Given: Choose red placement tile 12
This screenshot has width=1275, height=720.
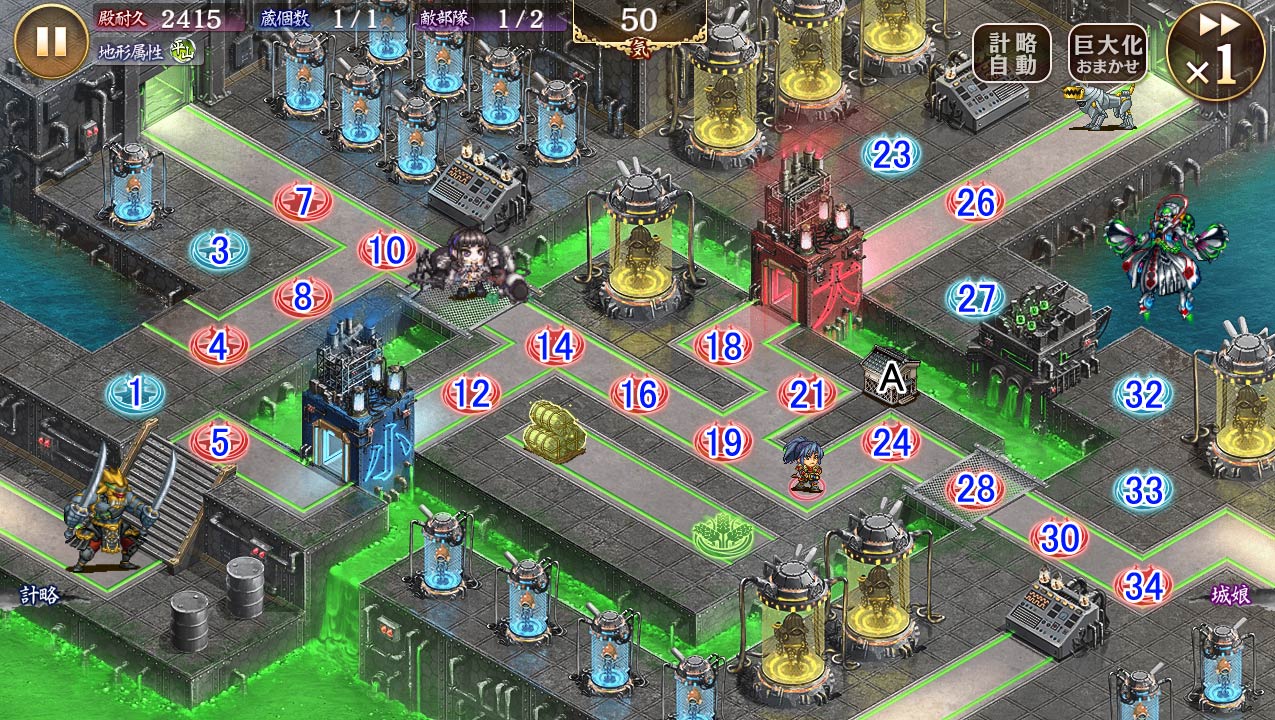Looking at the screenshot, I should (471, 394).
